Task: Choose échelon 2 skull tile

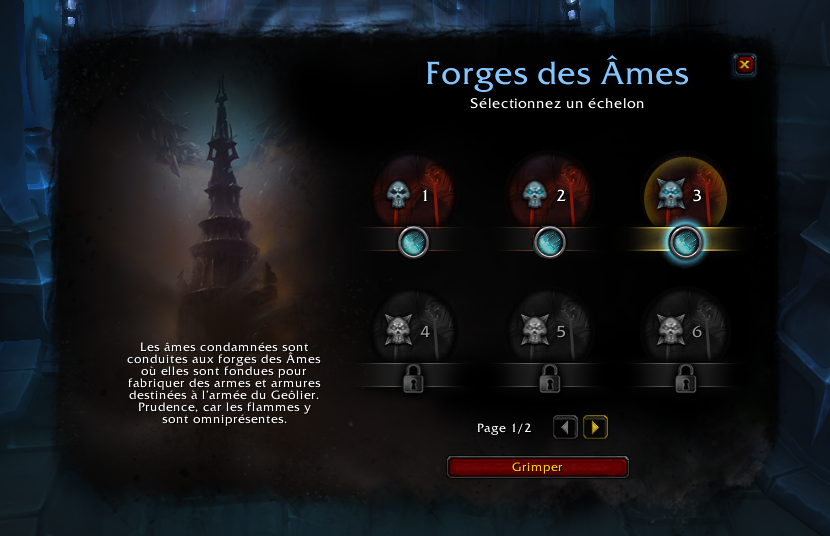Action: point(550,195)
